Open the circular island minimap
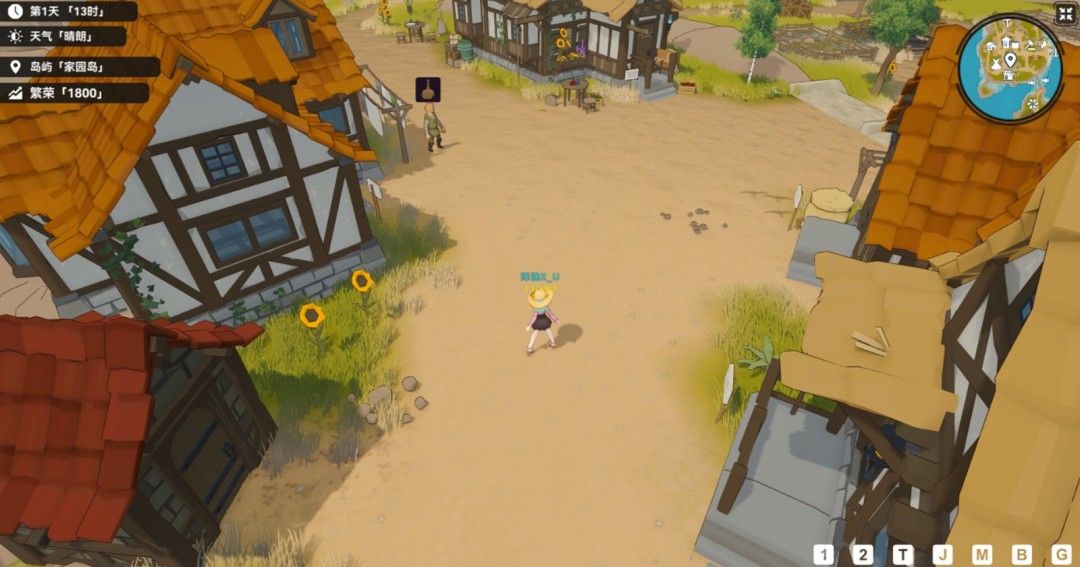1080x567 pixels. click(1009, 68)
